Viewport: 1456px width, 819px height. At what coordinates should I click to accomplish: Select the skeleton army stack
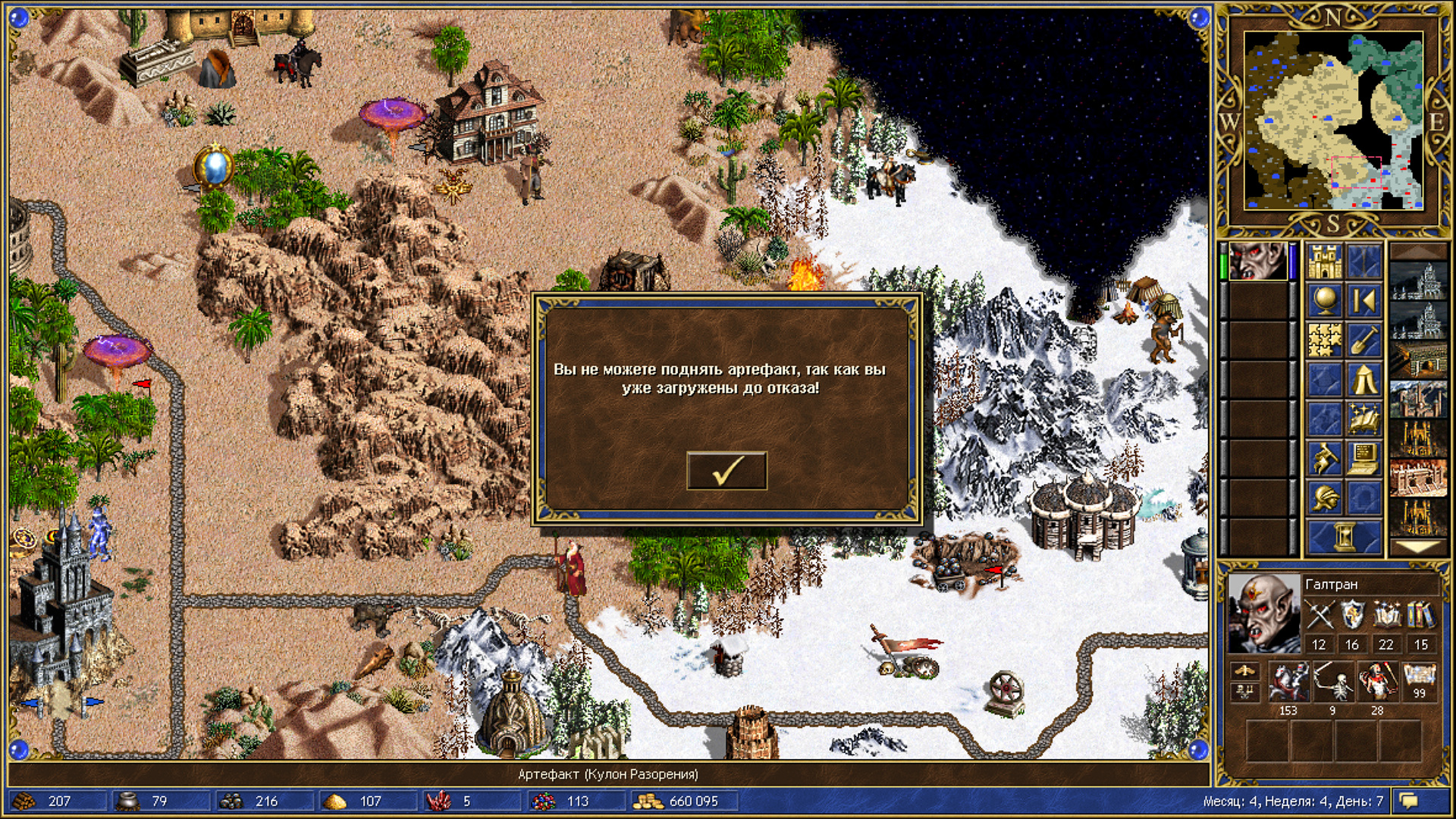1332,681
